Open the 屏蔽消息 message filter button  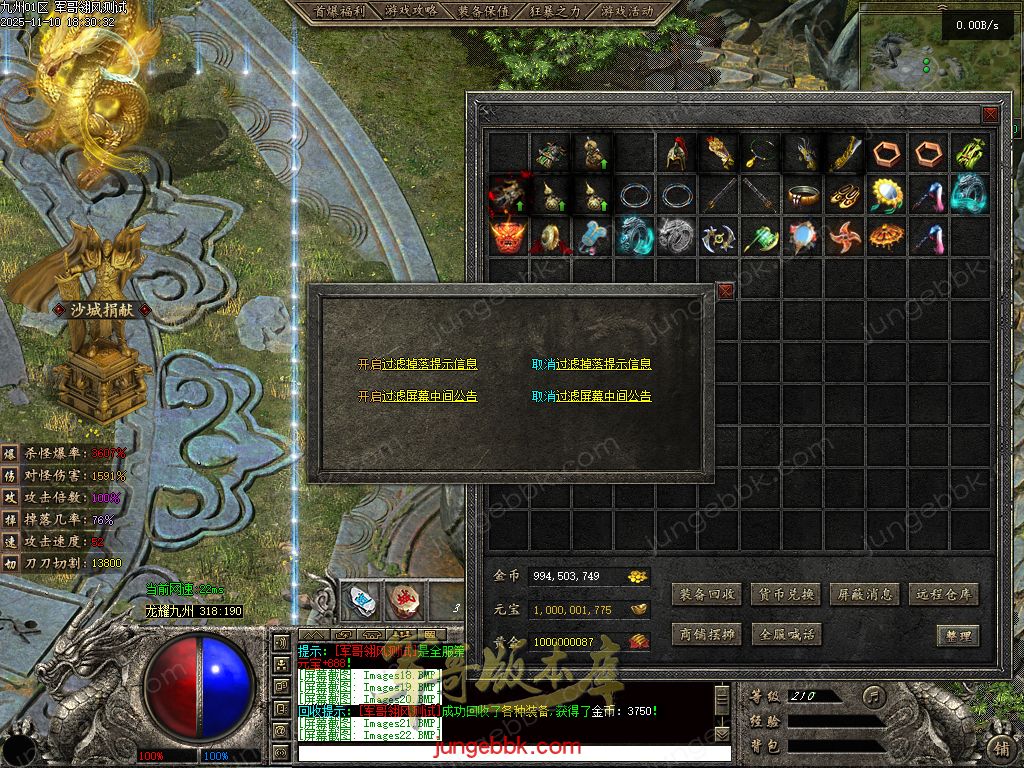click(865, 594)
